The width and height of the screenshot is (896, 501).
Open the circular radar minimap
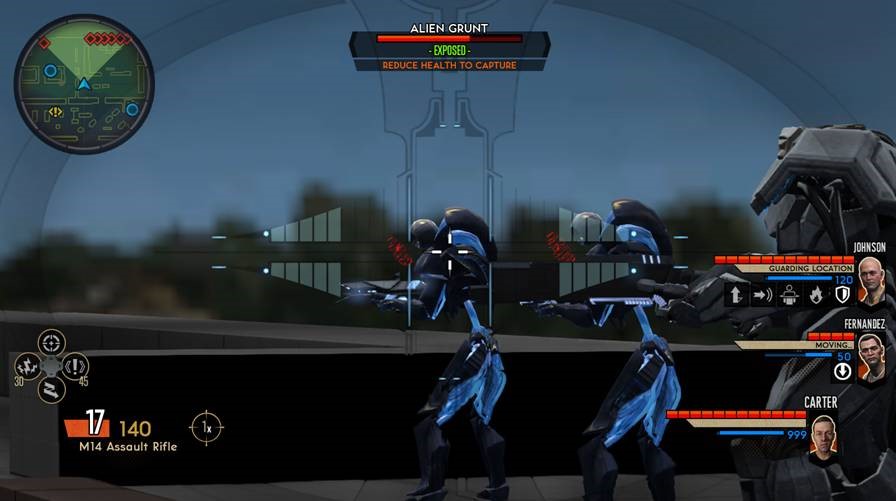(84, 82)
